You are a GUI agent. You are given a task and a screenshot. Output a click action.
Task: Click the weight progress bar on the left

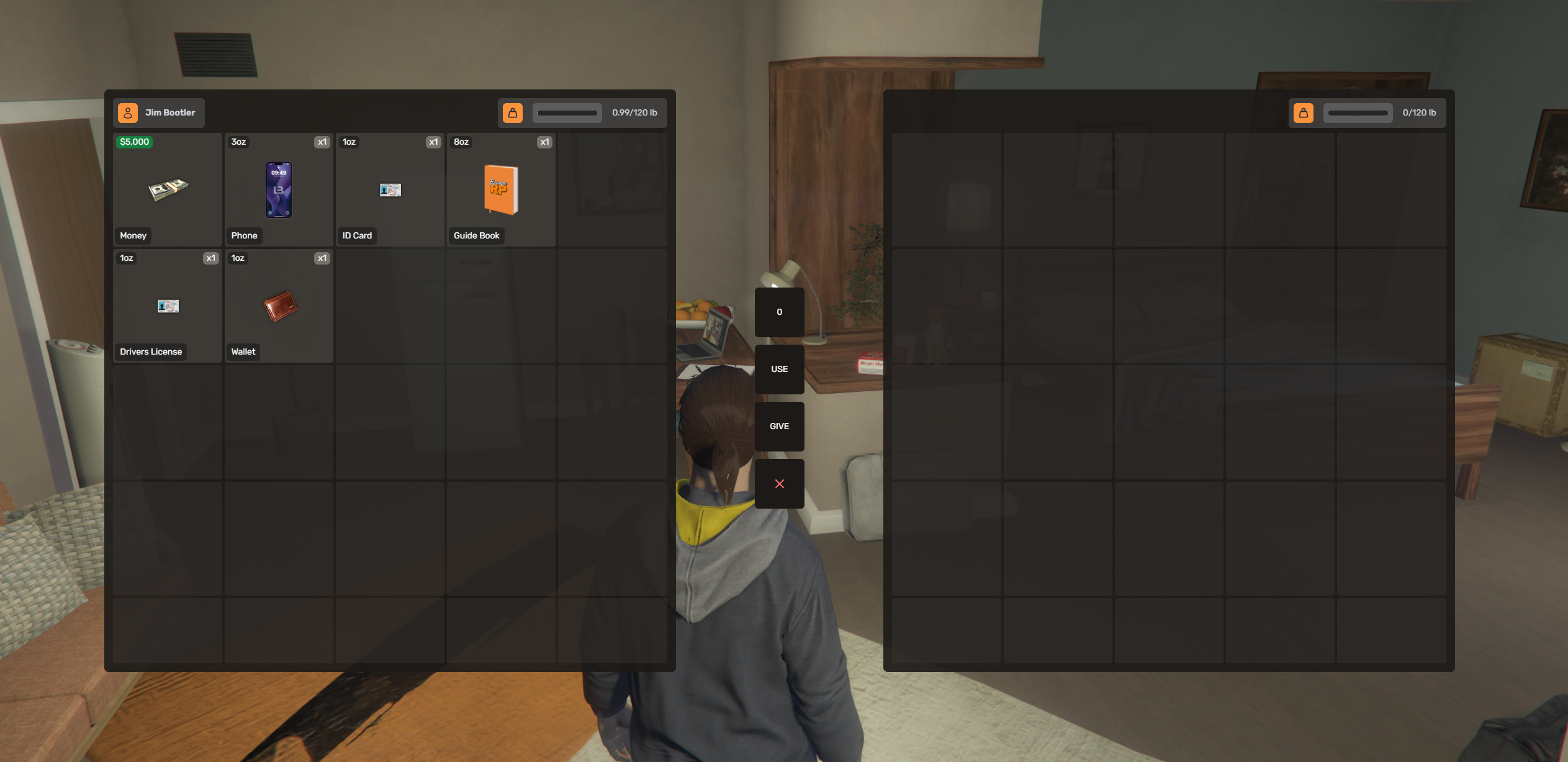click(566, 112)
